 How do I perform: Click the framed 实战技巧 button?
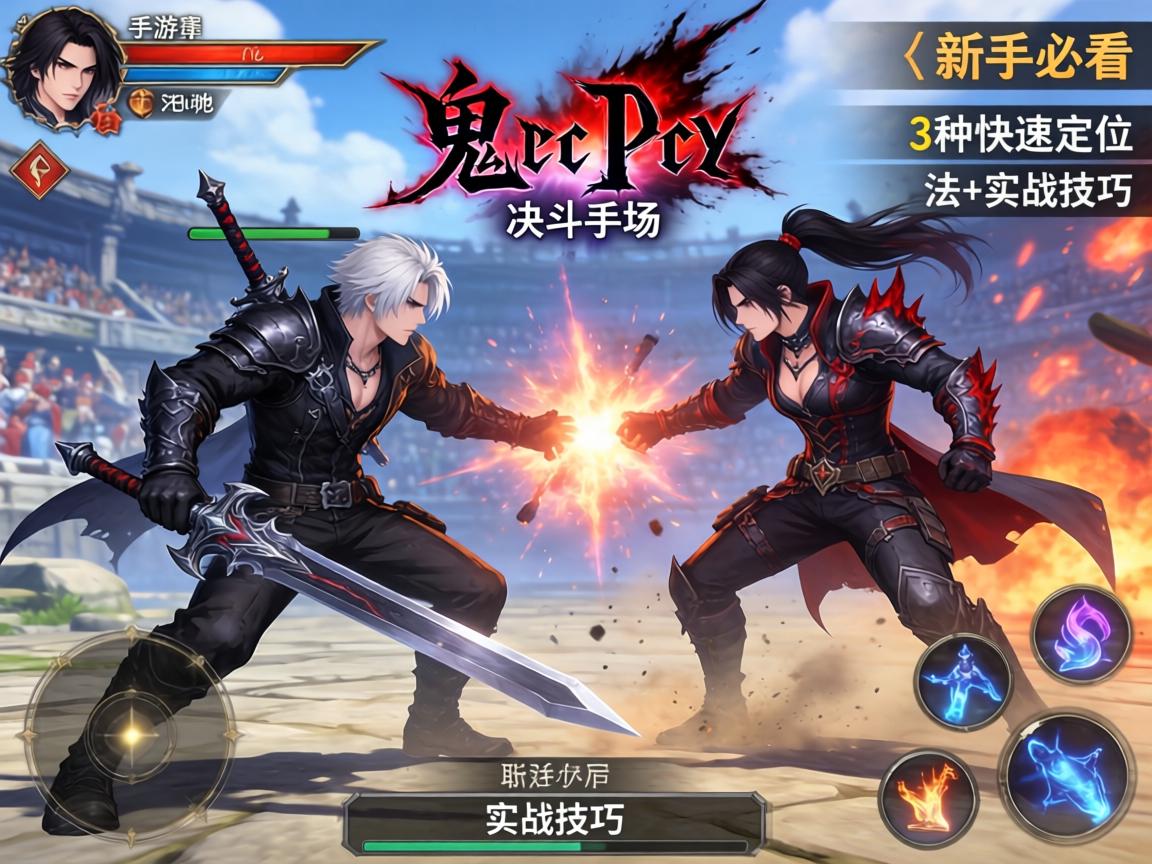tap(554, 820)
